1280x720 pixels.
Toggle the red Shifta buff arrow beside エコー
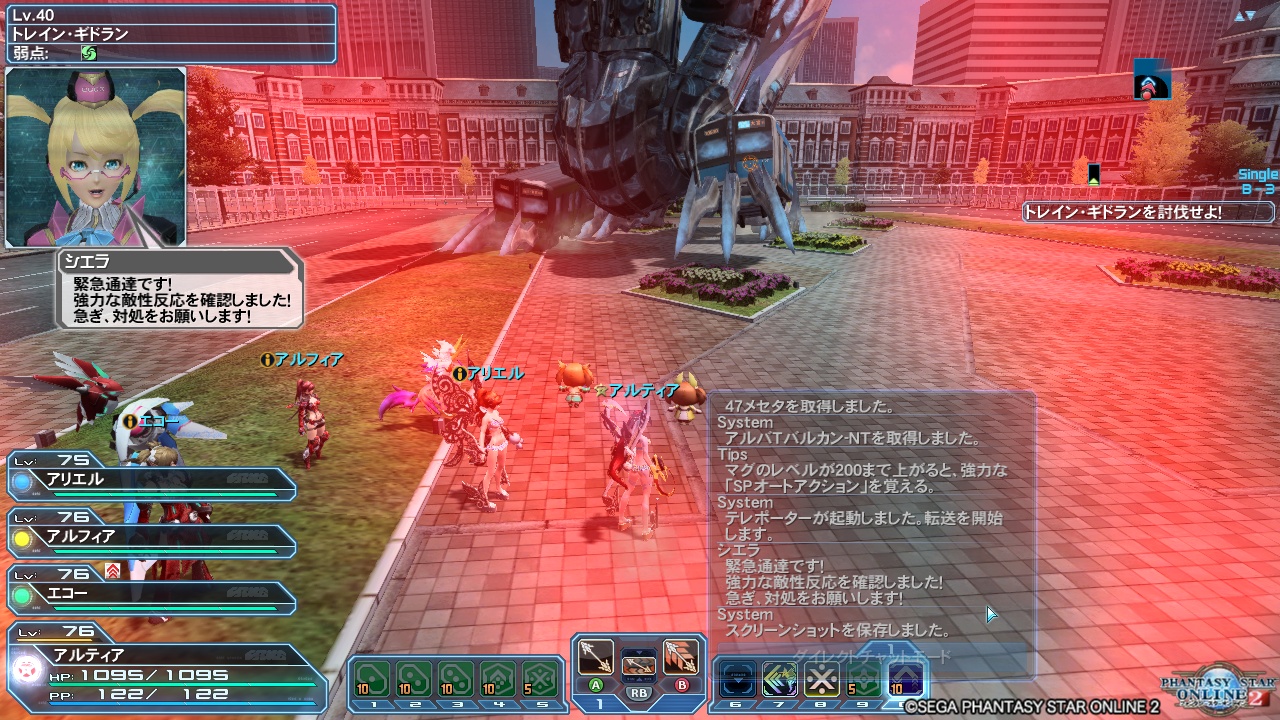click(112, 571)
